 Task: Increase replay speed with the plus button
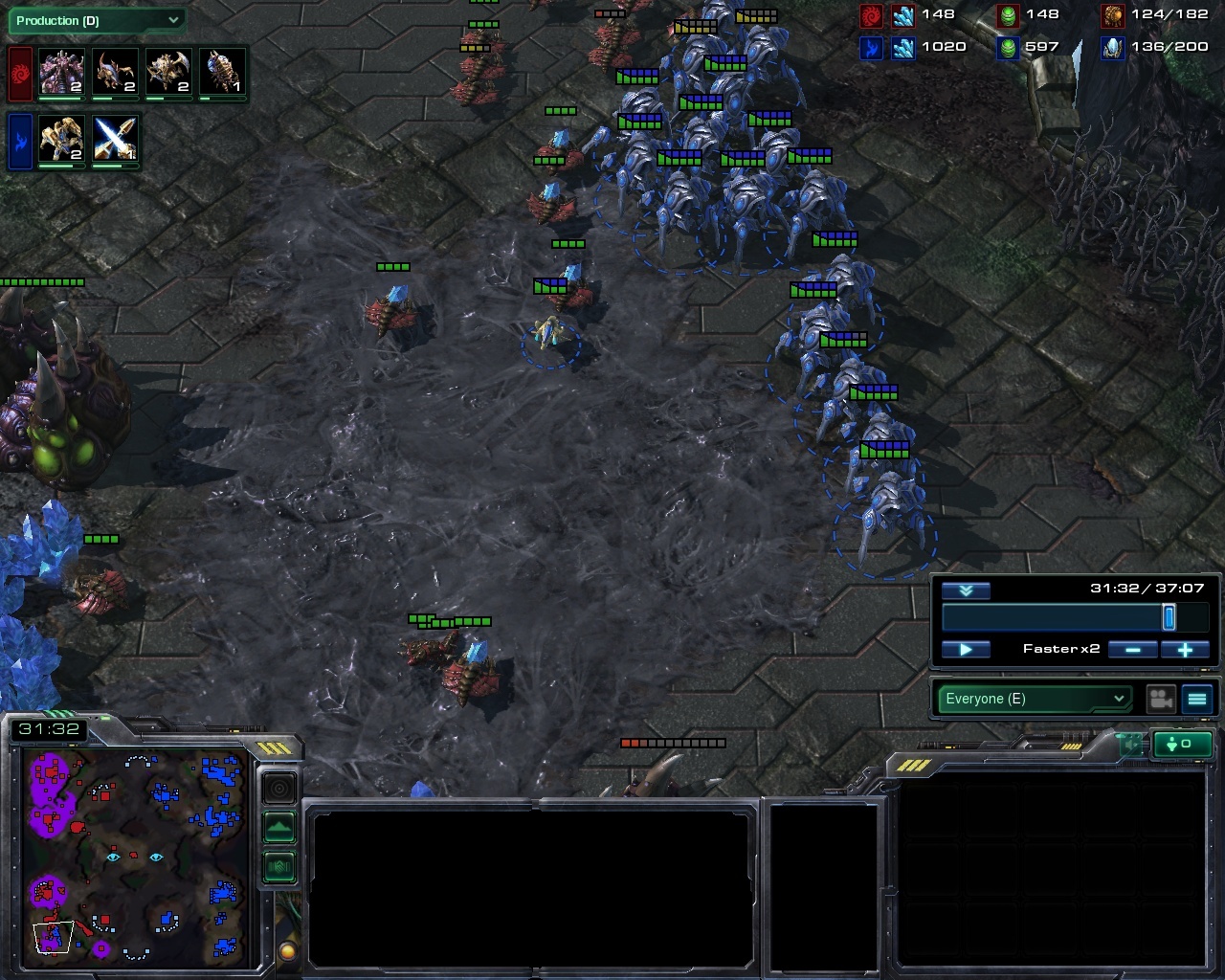pos(1185,650)
